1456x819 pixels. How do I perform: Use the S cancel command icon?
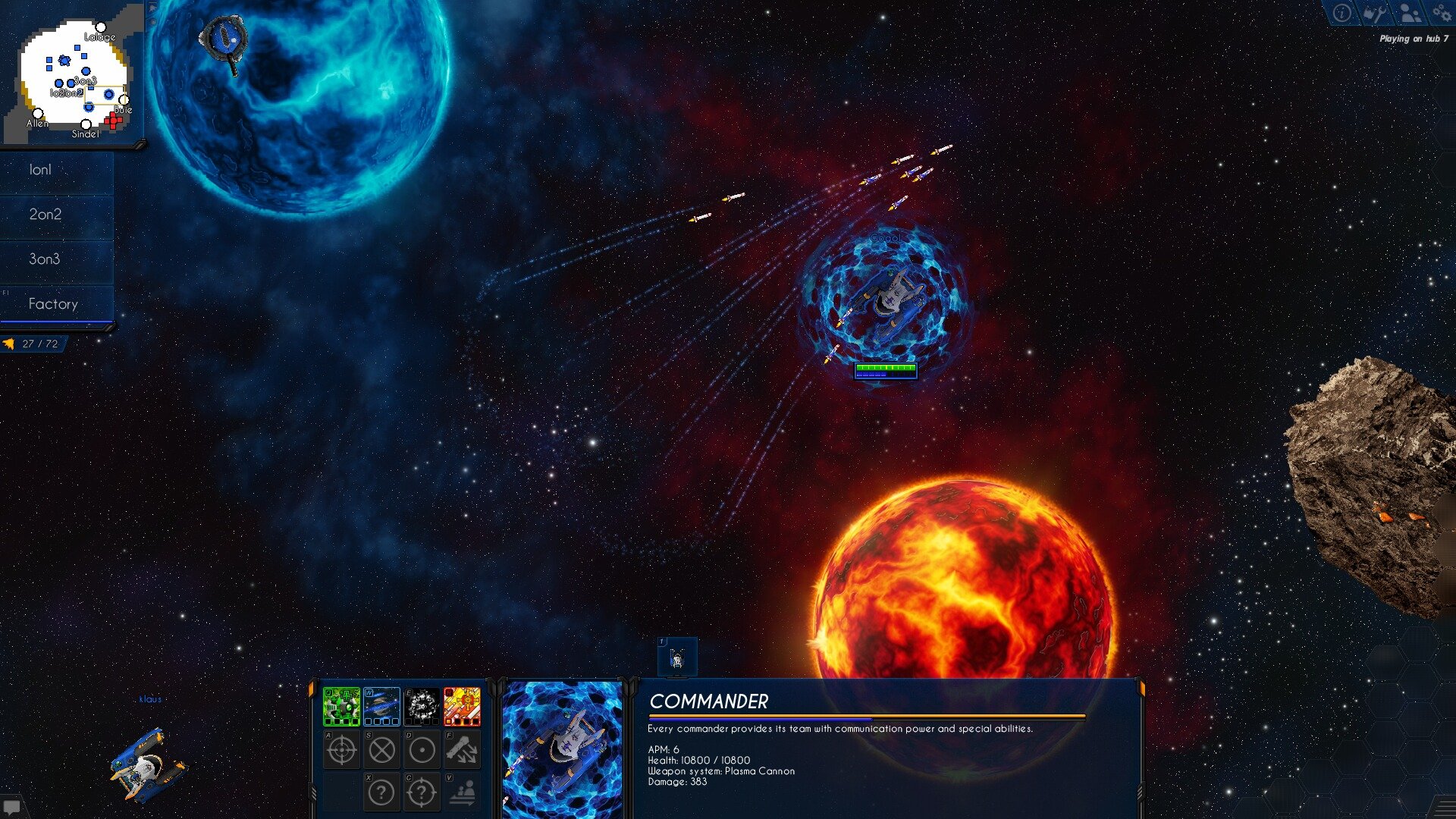(381, 749)
